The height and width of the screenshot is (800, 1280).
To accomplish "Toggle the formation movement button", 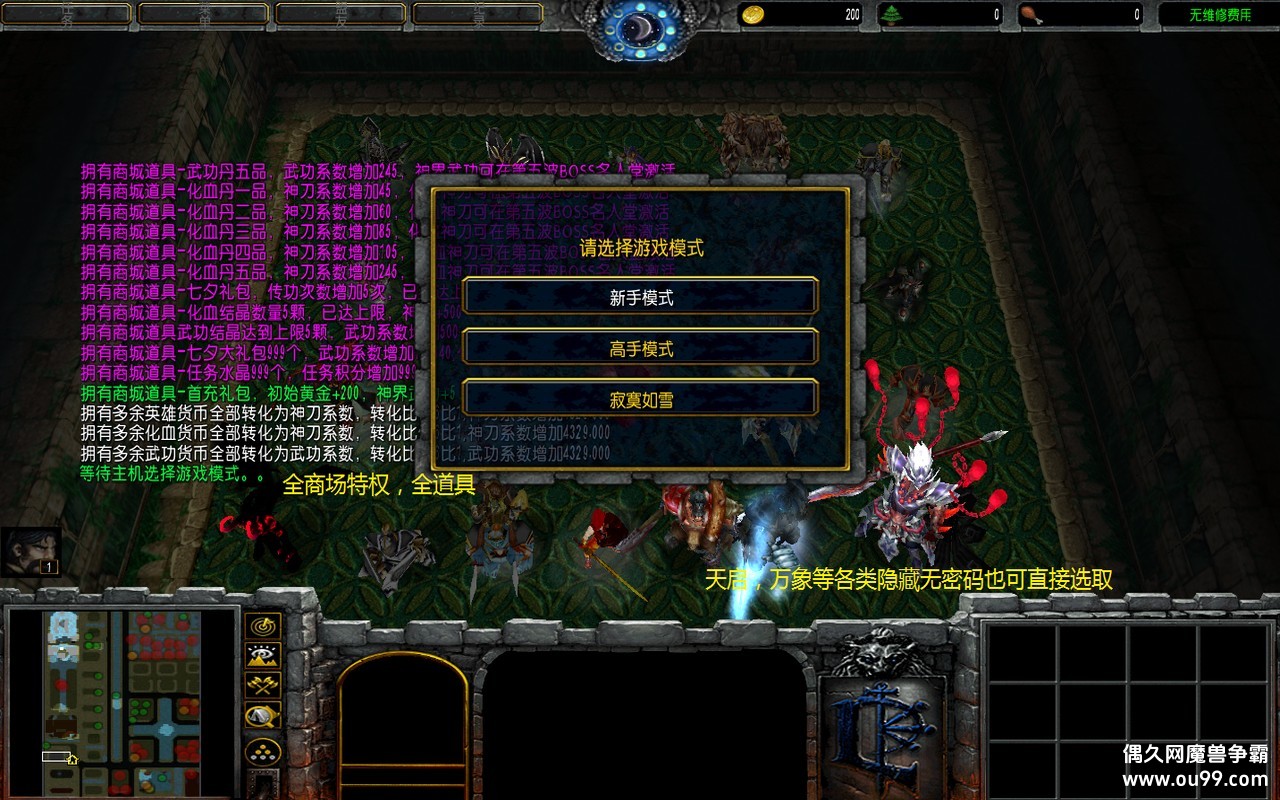I will pyautogui.click(x=263, y=751).
